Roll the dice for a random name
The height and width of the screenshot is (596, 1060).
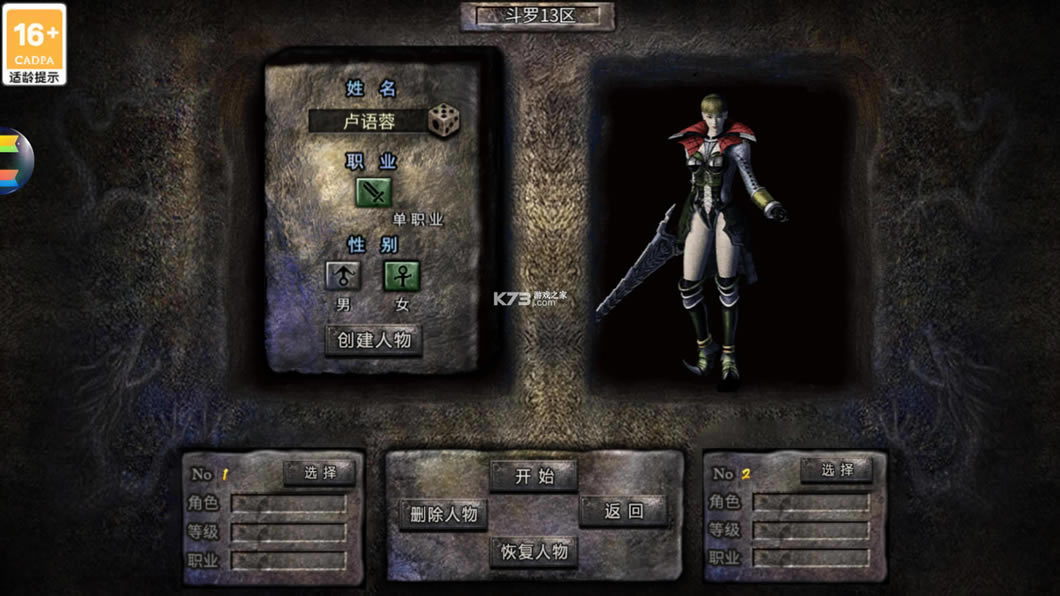point(444,120)
